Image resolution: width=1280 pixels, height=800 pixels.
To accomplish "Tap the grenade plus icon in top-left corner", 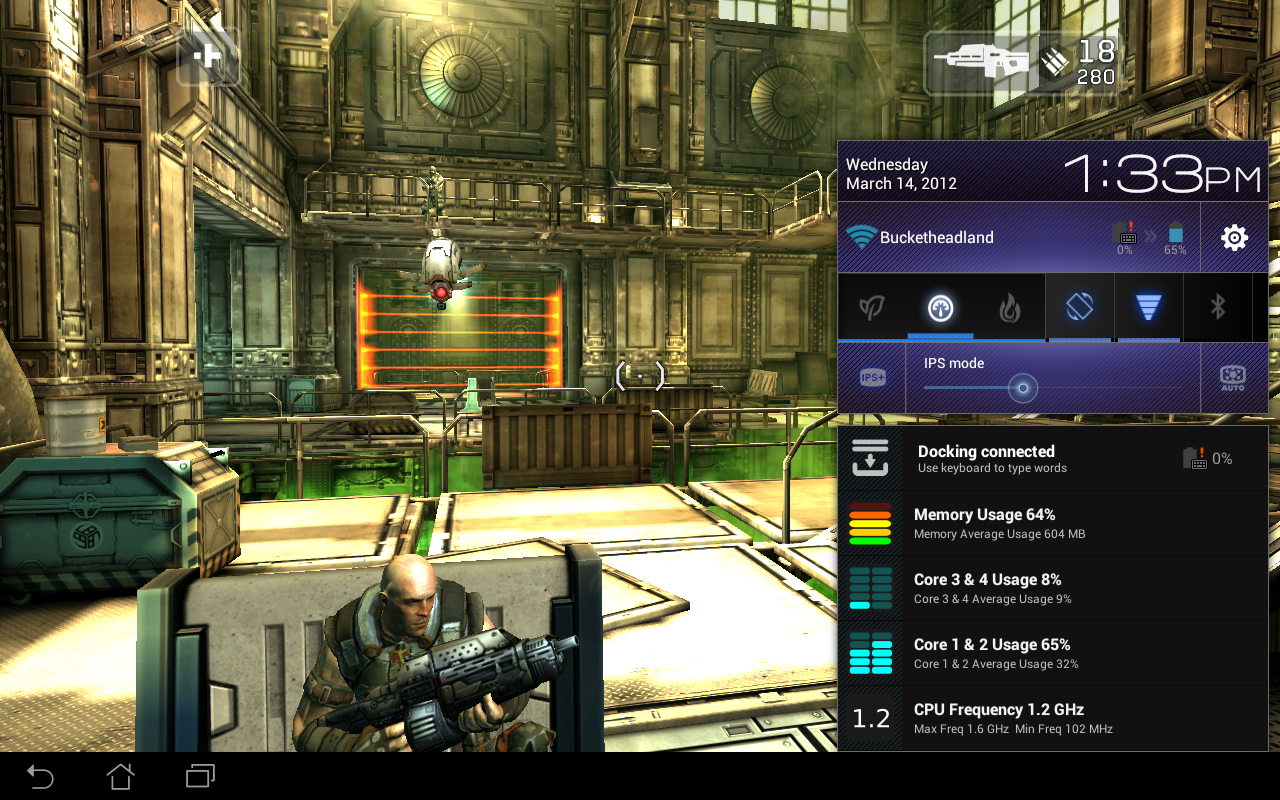I will [208, 57].
